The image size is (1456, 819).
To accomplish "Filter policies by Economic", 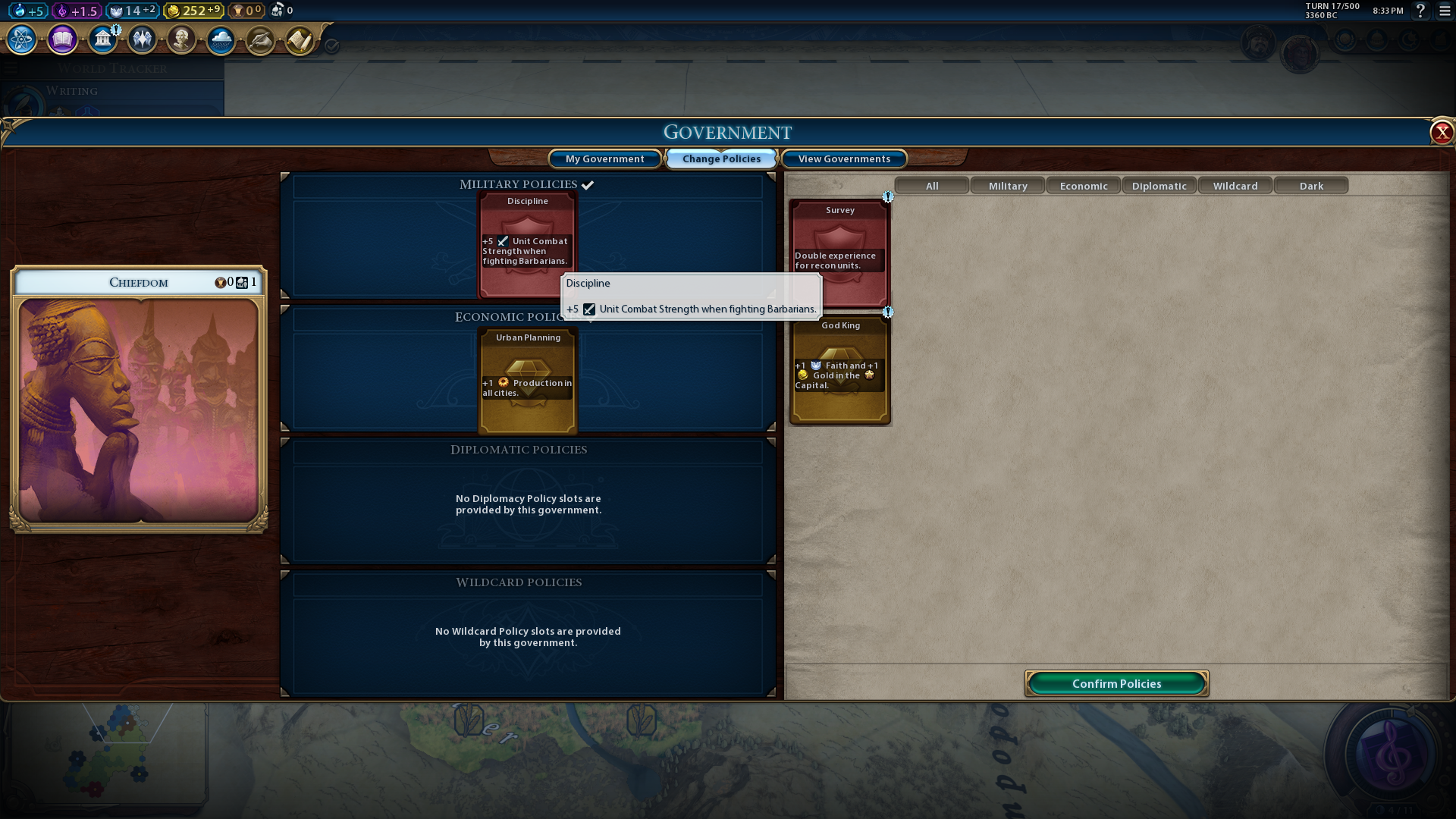I will pyautogui.click(x=1084, y=186).
